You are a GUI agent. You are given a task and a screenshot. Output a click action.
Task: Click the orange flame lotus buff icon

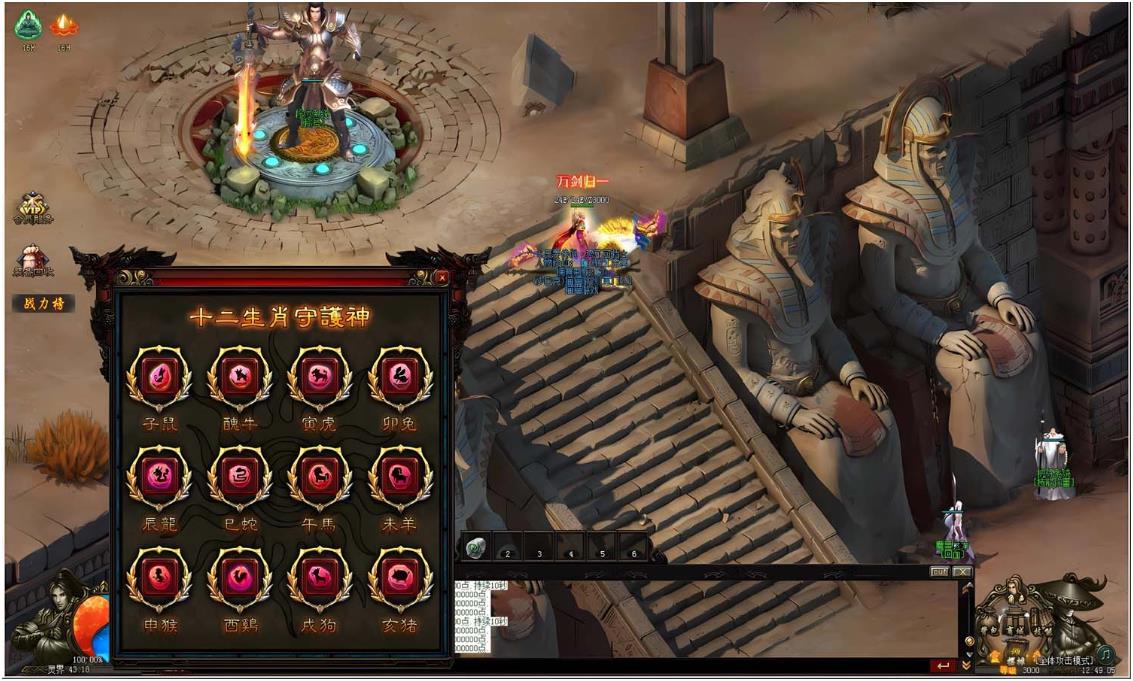point(64,25)
